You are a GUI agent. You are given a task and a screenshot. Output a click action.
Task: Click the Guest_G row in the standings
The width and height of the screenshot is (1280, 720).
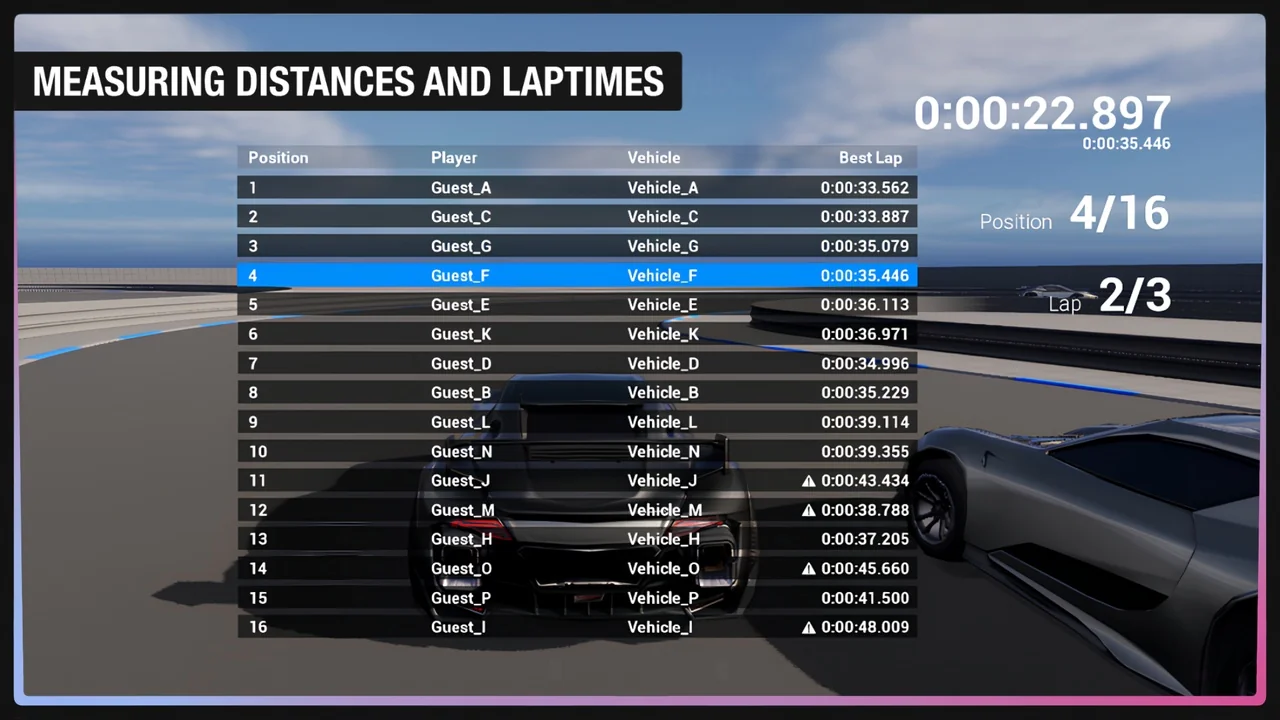577,246
